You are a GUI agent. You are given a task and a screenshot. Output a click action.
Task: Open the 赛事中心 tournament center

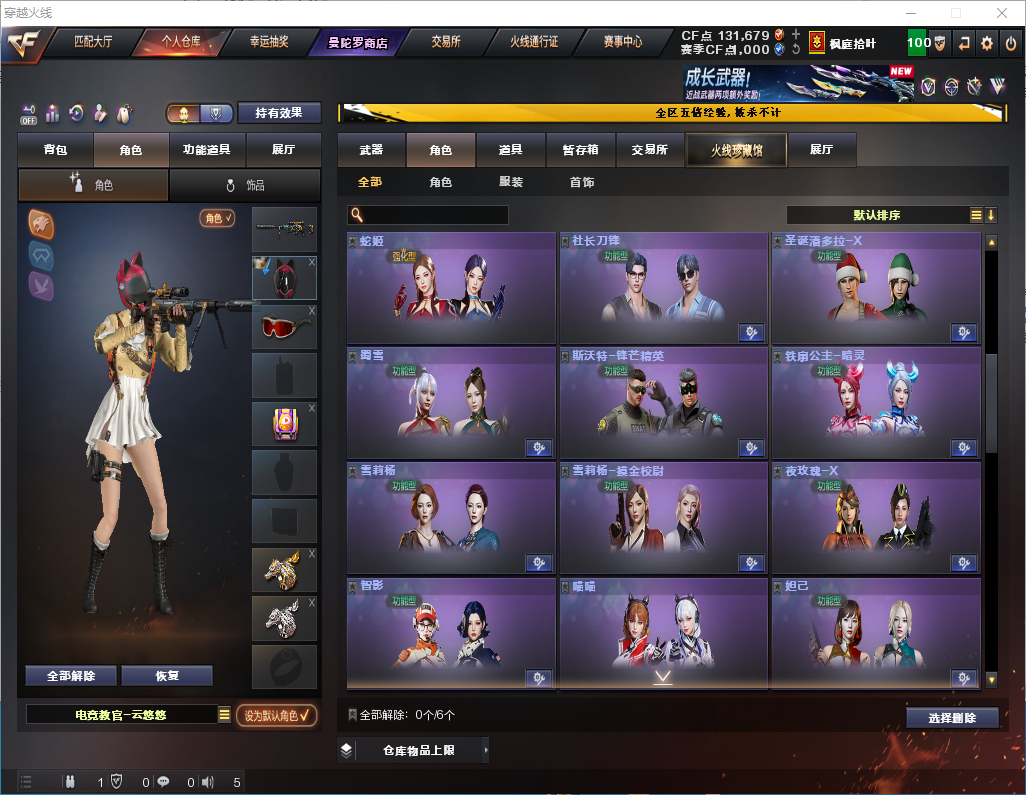point(622,43)
